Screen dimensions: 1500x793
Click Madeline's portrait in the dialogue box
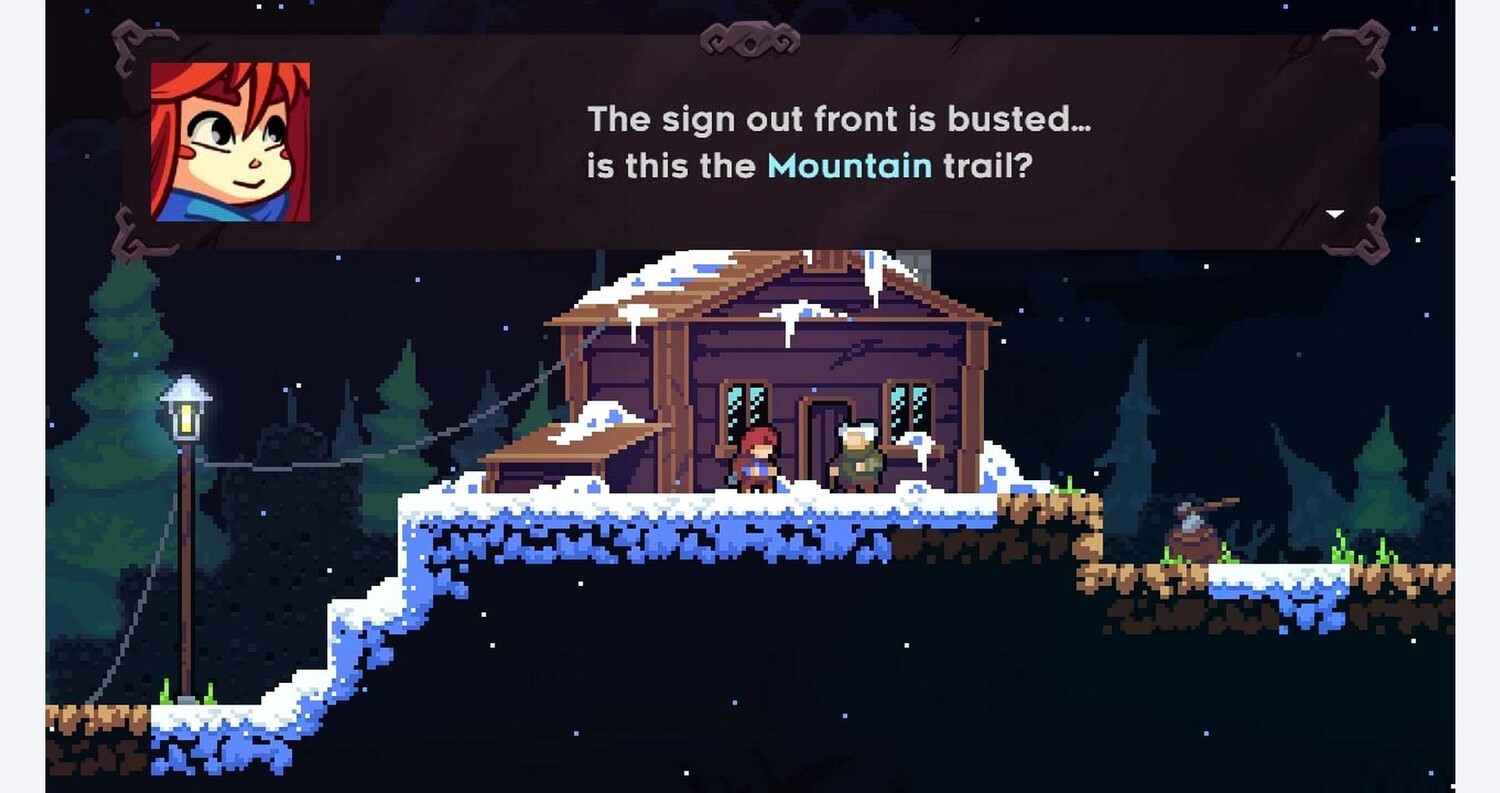(x=230, y=142)
